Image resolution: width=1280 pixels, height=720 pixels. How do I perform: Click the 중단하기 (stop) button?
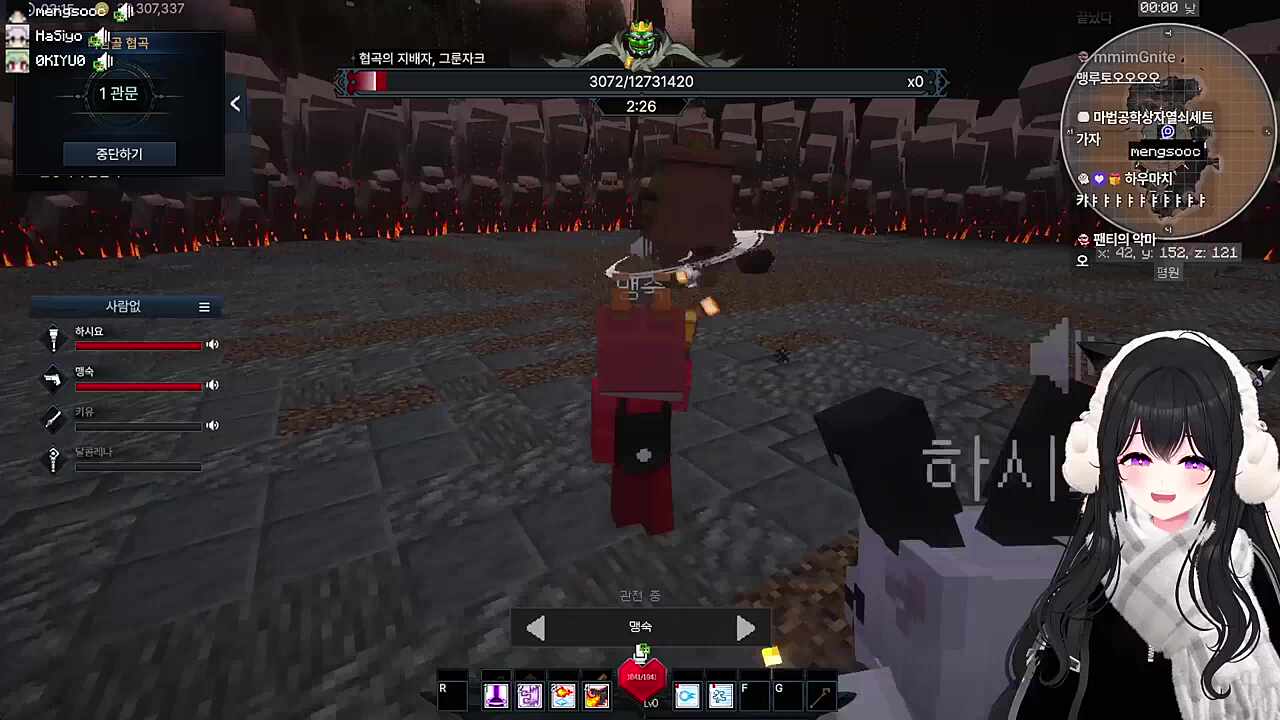pyautogui.click(x=119, y=154)
